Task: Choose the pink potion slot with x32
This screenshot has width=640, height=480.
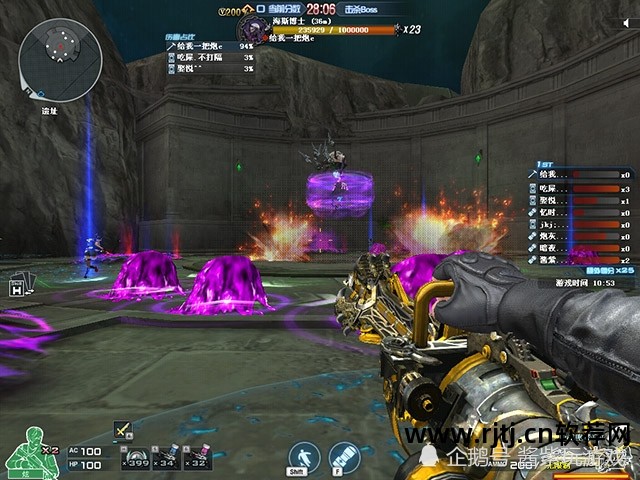Action: [194, 456]
